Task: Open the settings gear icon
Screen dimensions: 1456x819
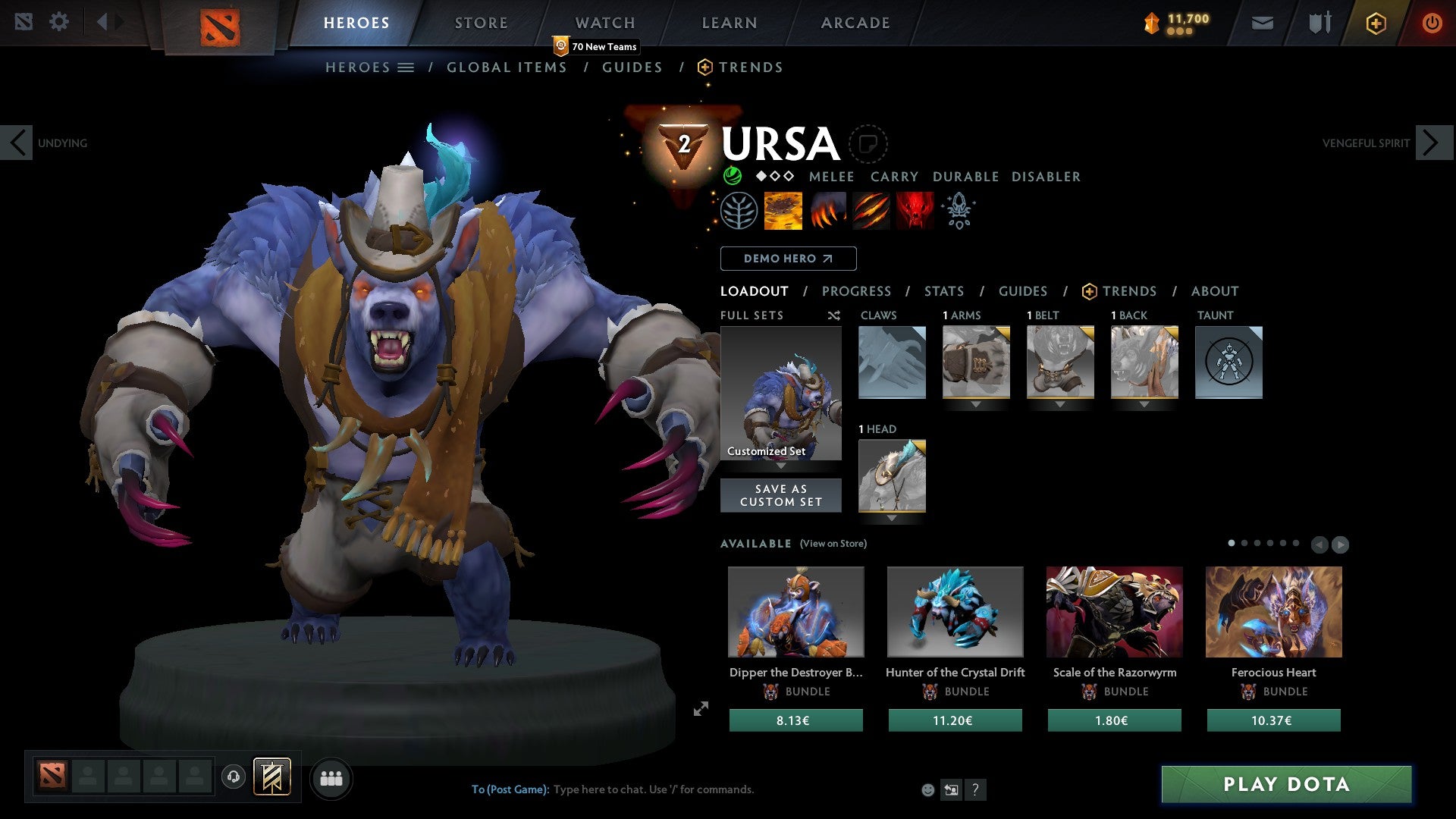Action: pos(59,21)
